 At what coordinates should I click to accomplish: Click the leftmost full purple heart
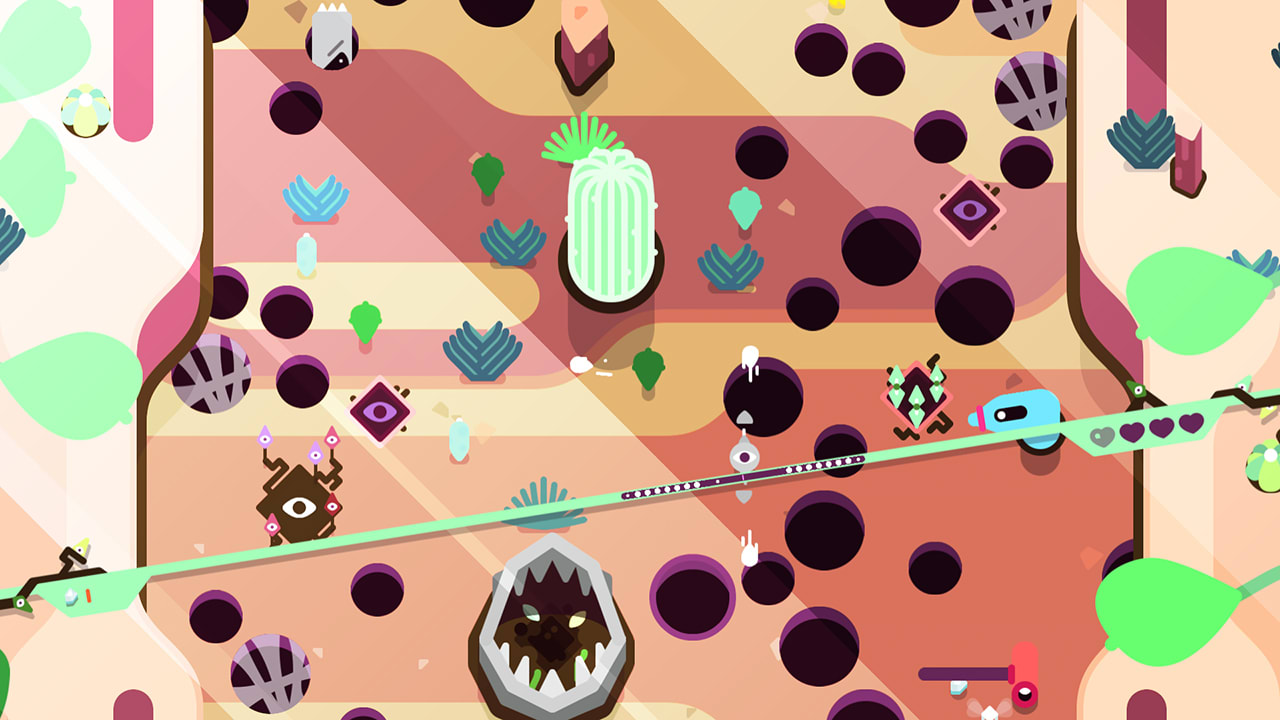point(1133,432)
